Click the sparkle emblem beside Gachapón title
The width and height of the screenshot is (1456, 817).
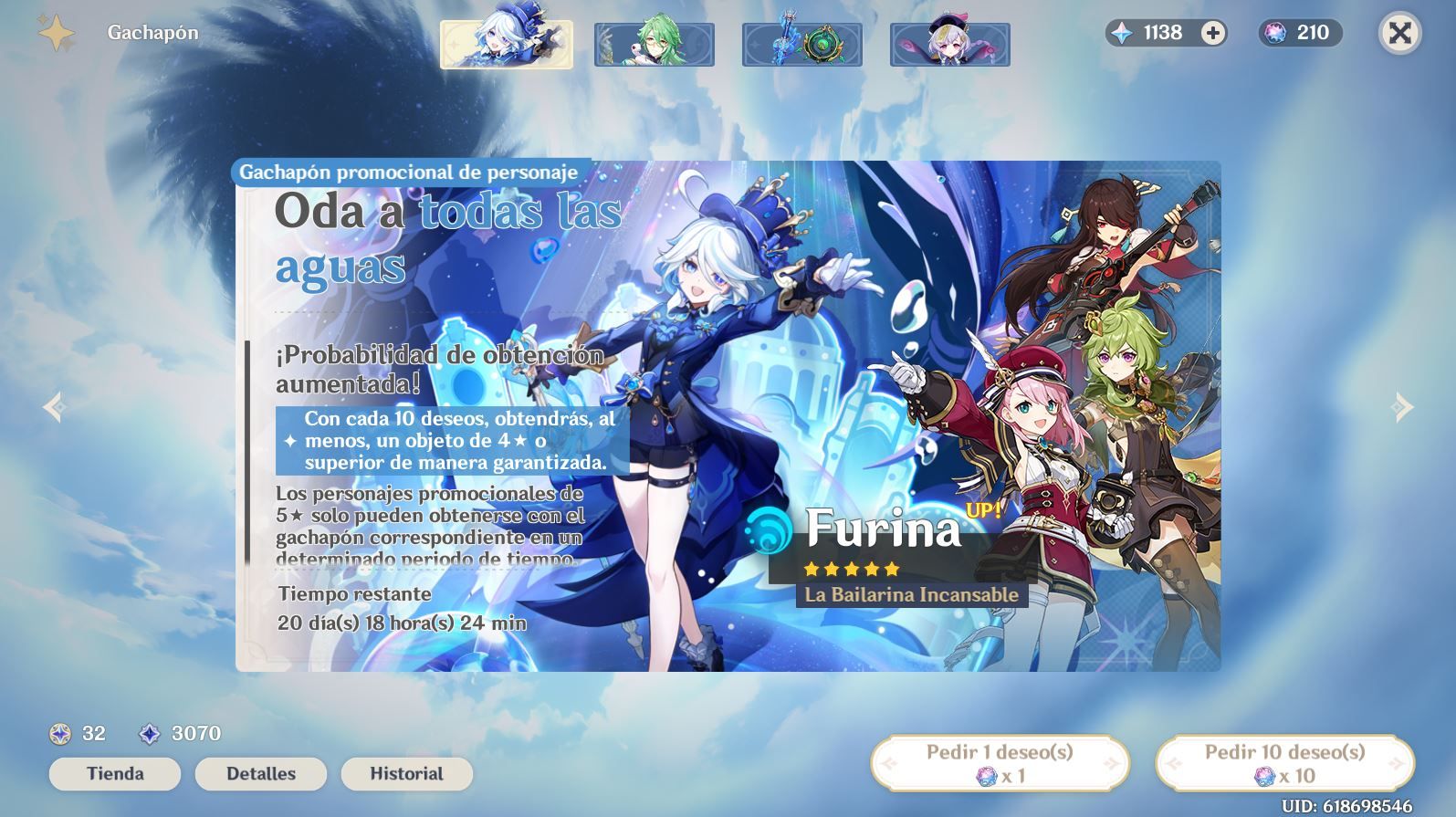(x=57, y=32)
